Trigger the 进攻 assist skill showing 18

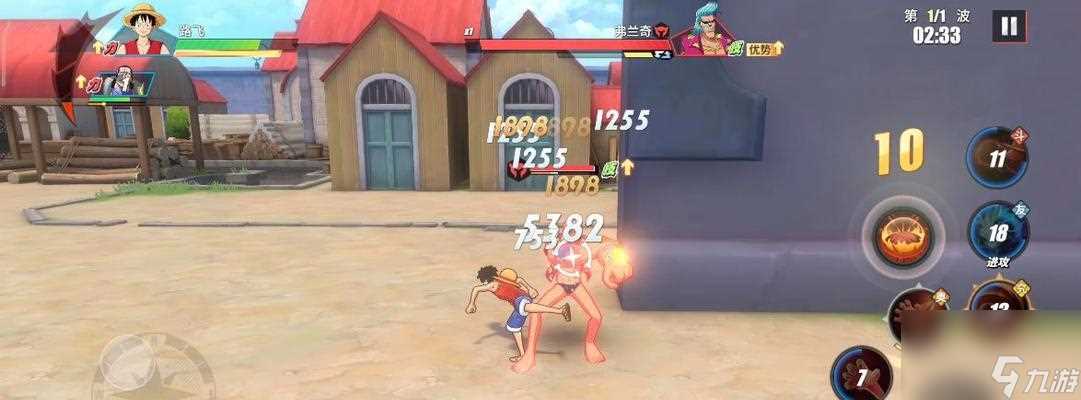tap(997, 233)
